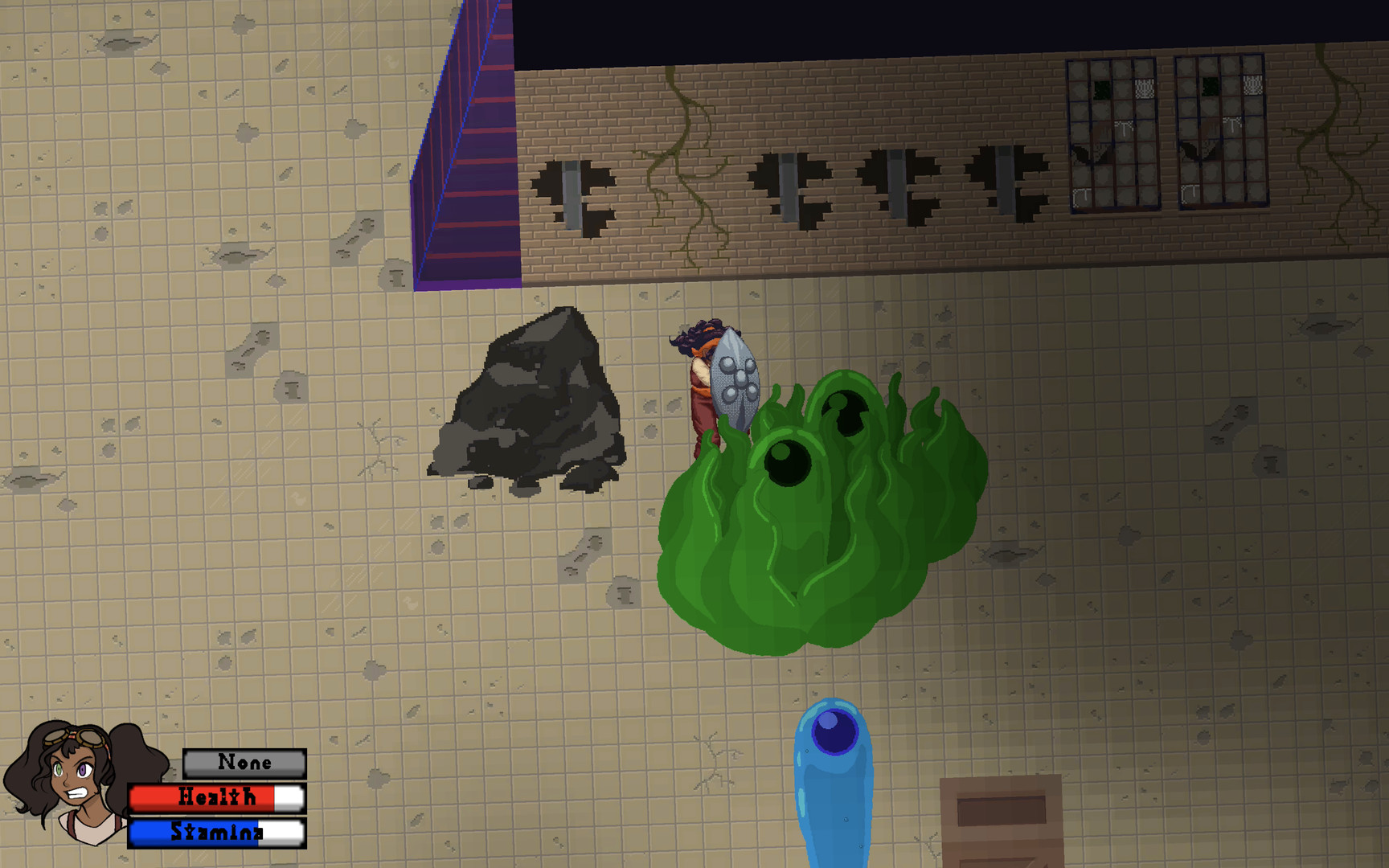Open the None equipment slot
This screenshot has width=1389, height=868.
pyautogui.click(x=244, y=762)
